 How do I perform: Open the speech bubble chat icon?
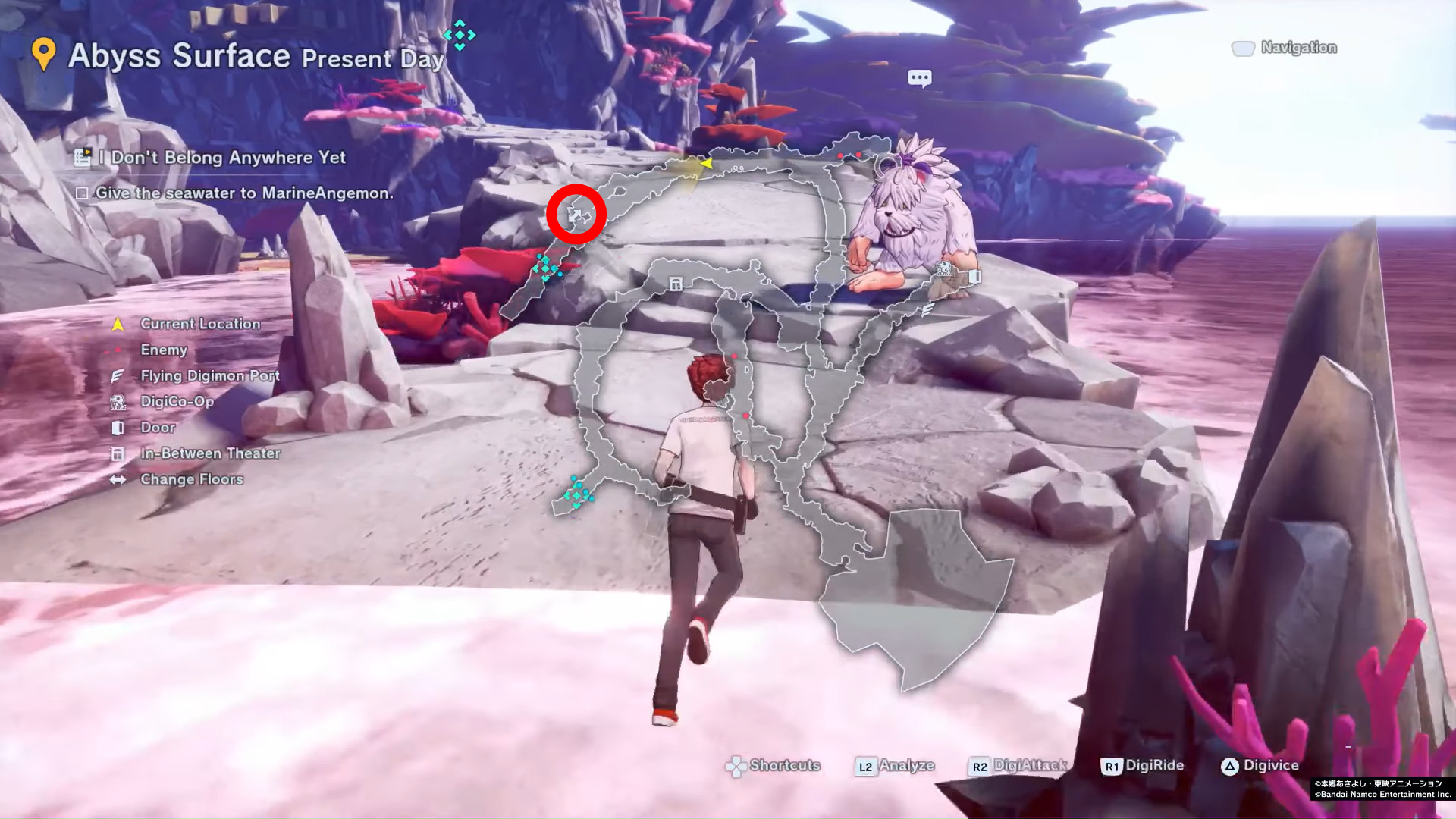click(x=919, y=78)
